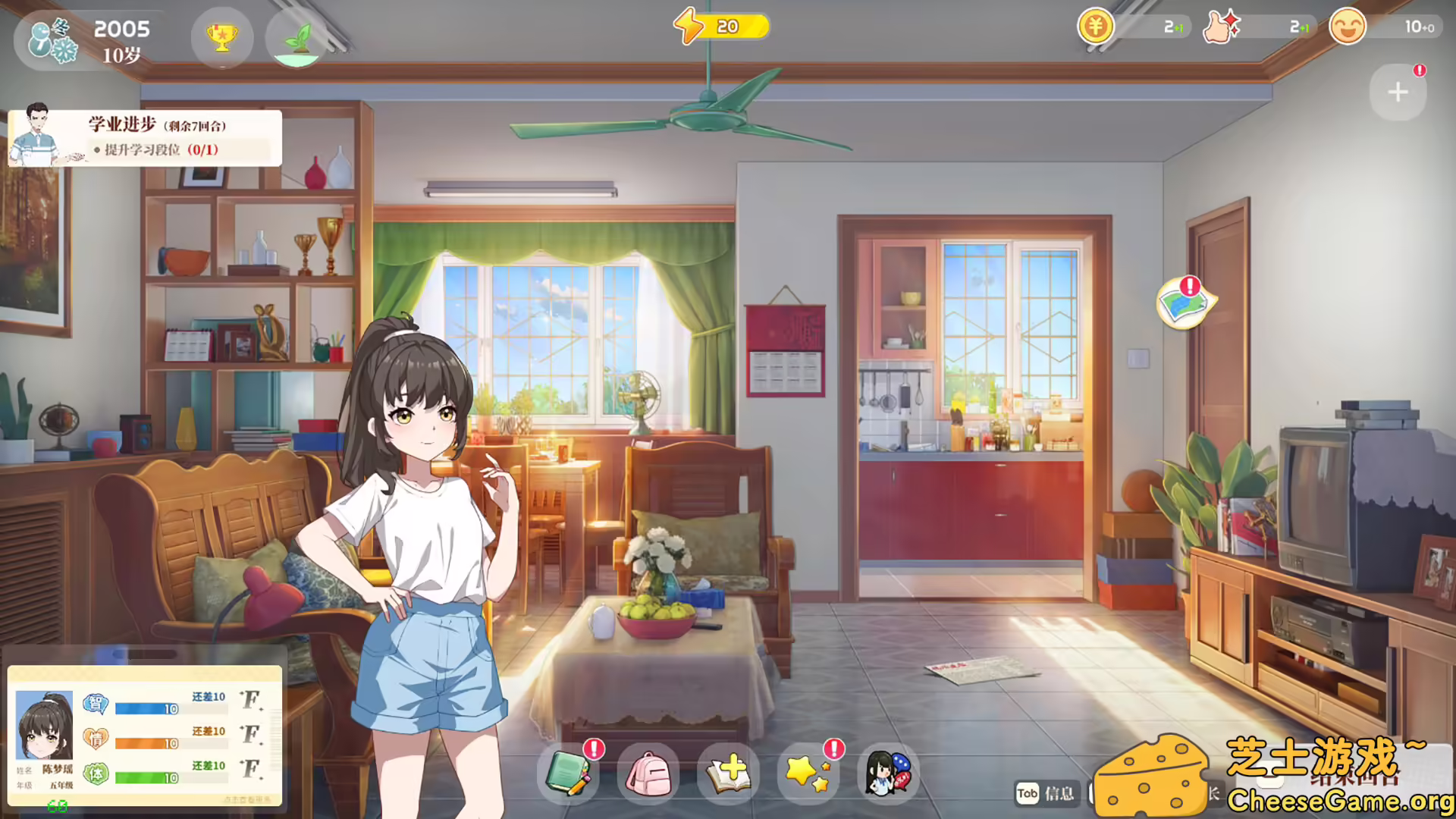
Task: Open the book-with-plus skills menu
Action: click(729, 774)
